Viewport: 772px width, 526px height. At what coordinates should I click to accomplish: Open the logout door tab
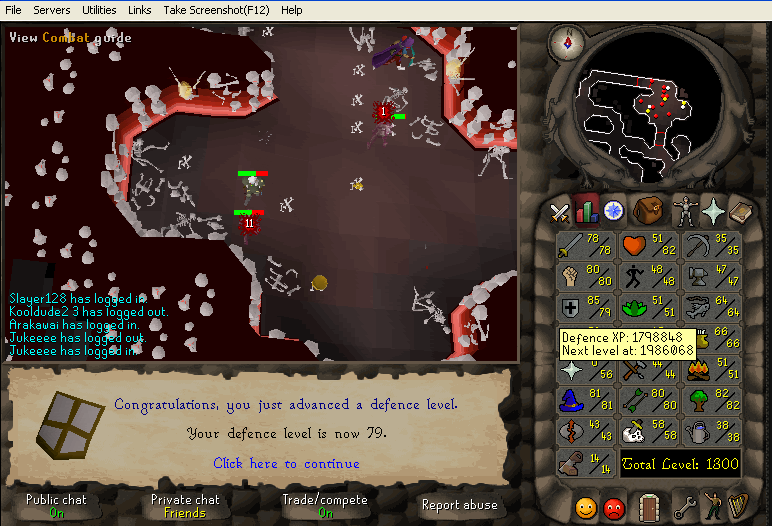point(650,506)
